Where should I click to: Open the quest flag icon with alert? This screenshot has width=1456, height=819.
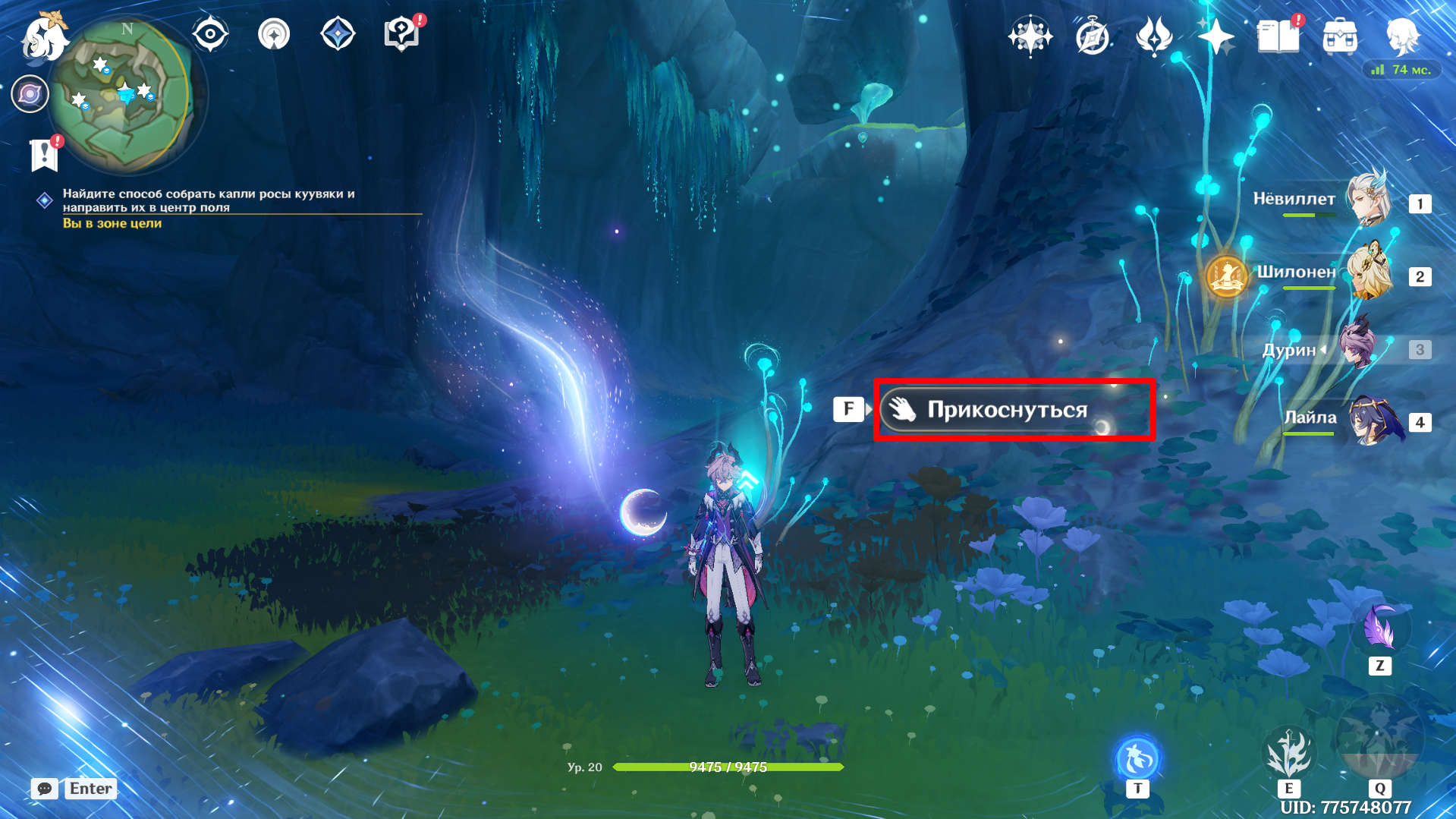(44, 155)
